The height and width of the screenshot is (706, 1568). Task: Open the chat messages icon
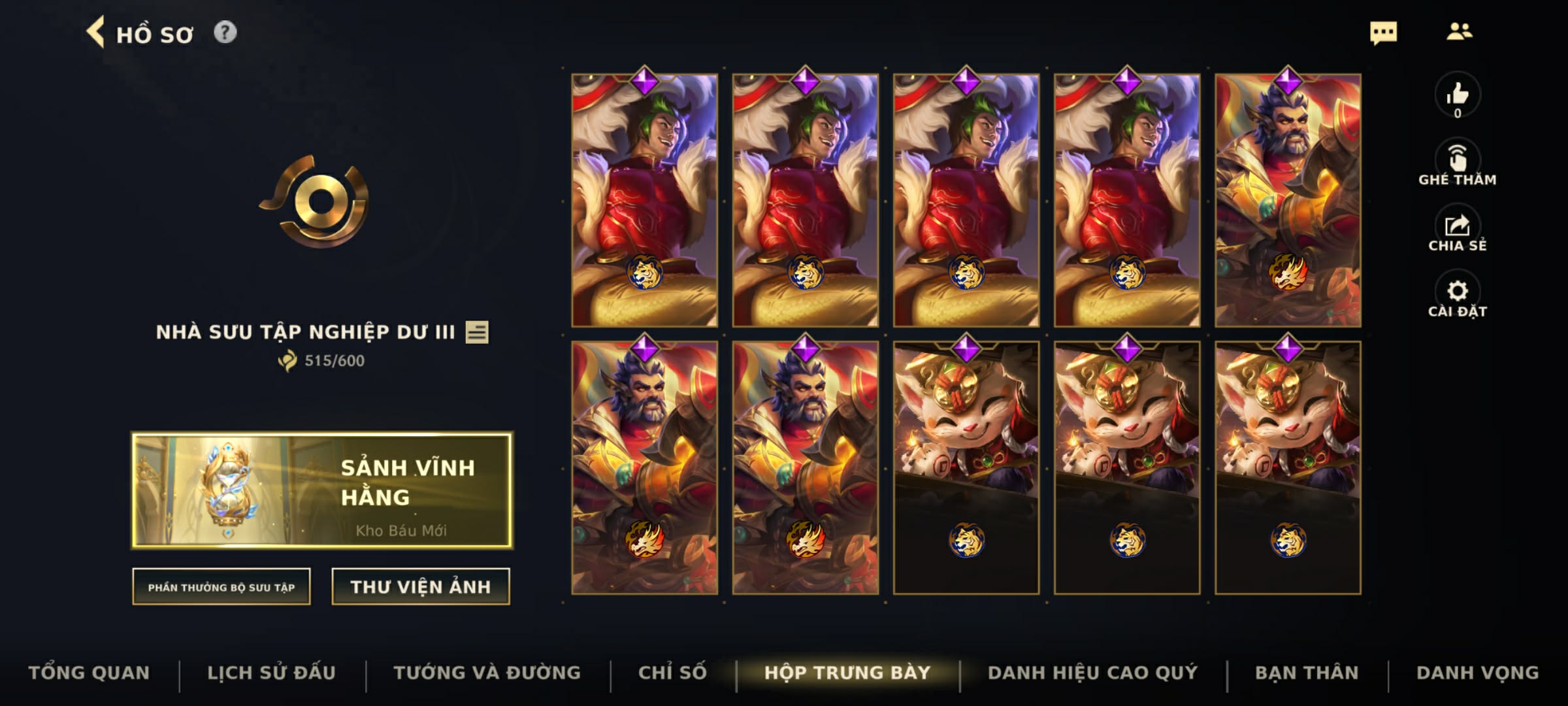[x=1385, y=33]
